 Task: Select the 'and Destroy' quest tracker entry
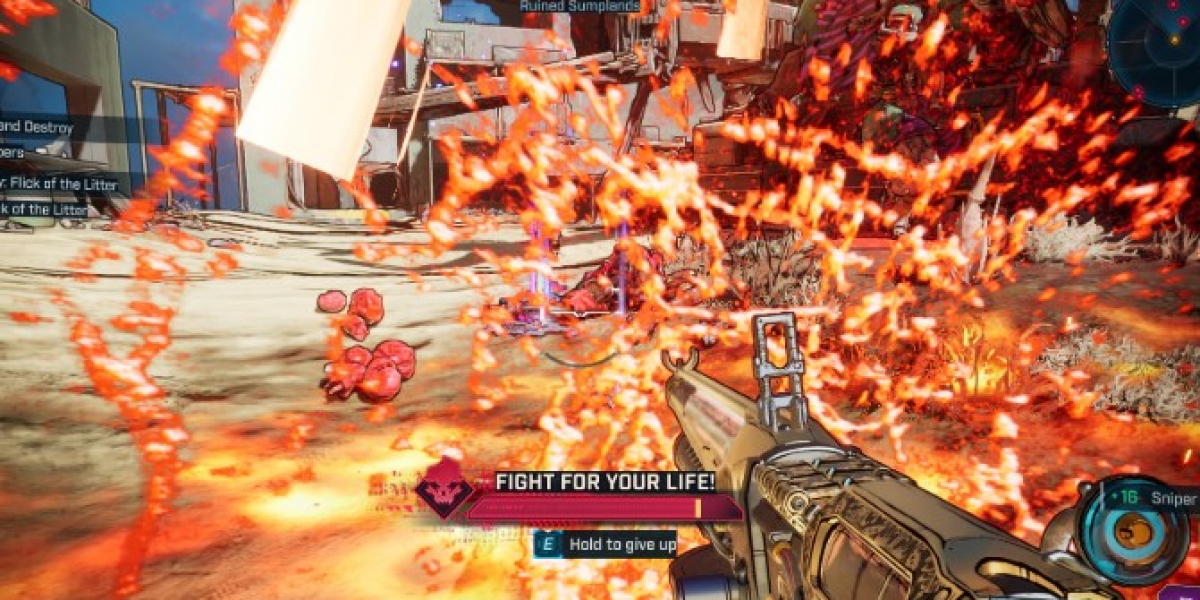(38, 128)
